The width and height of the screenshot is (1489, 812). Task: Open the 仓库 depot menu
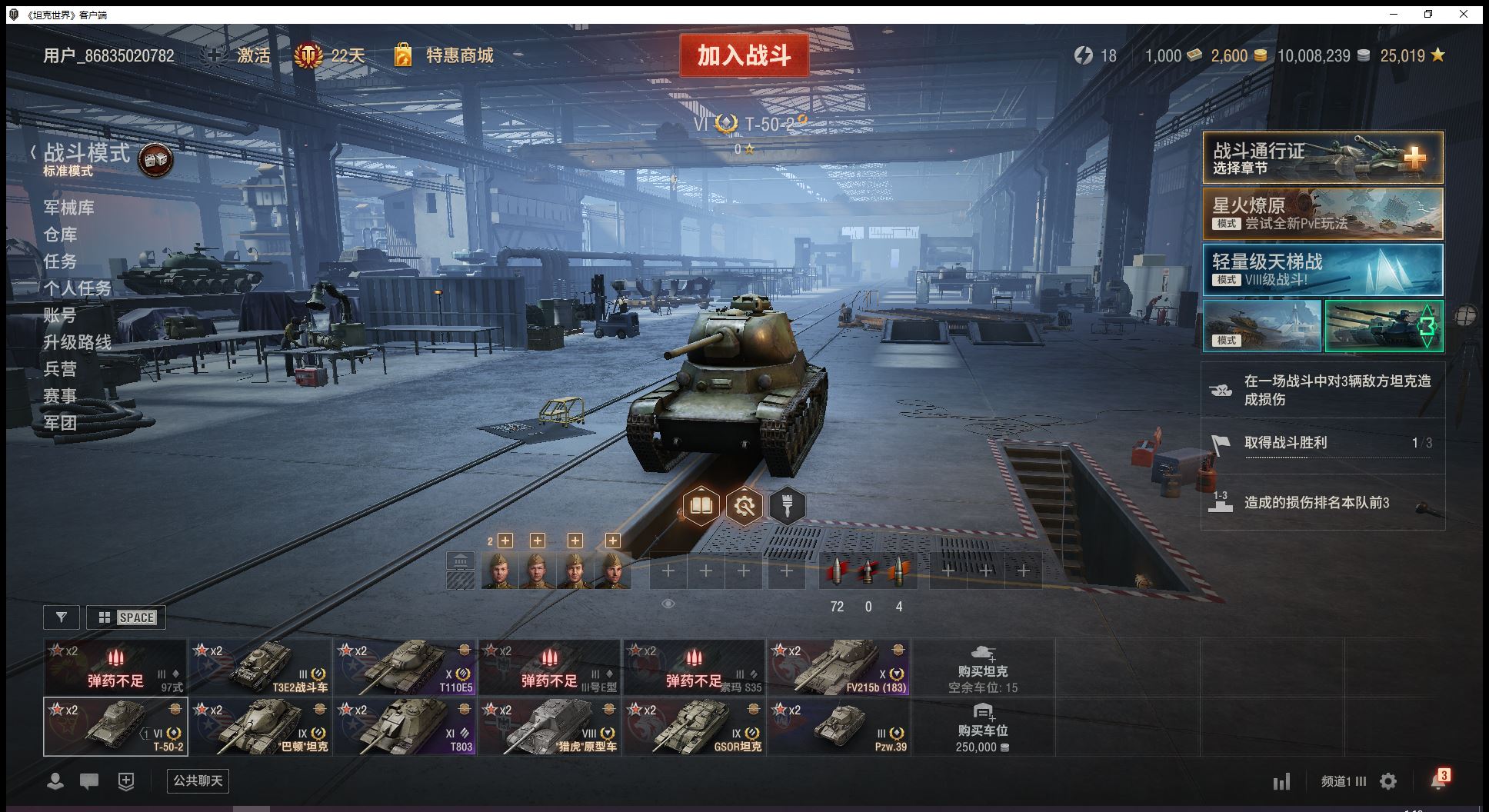pyautogui.click(x=61, y=235)
